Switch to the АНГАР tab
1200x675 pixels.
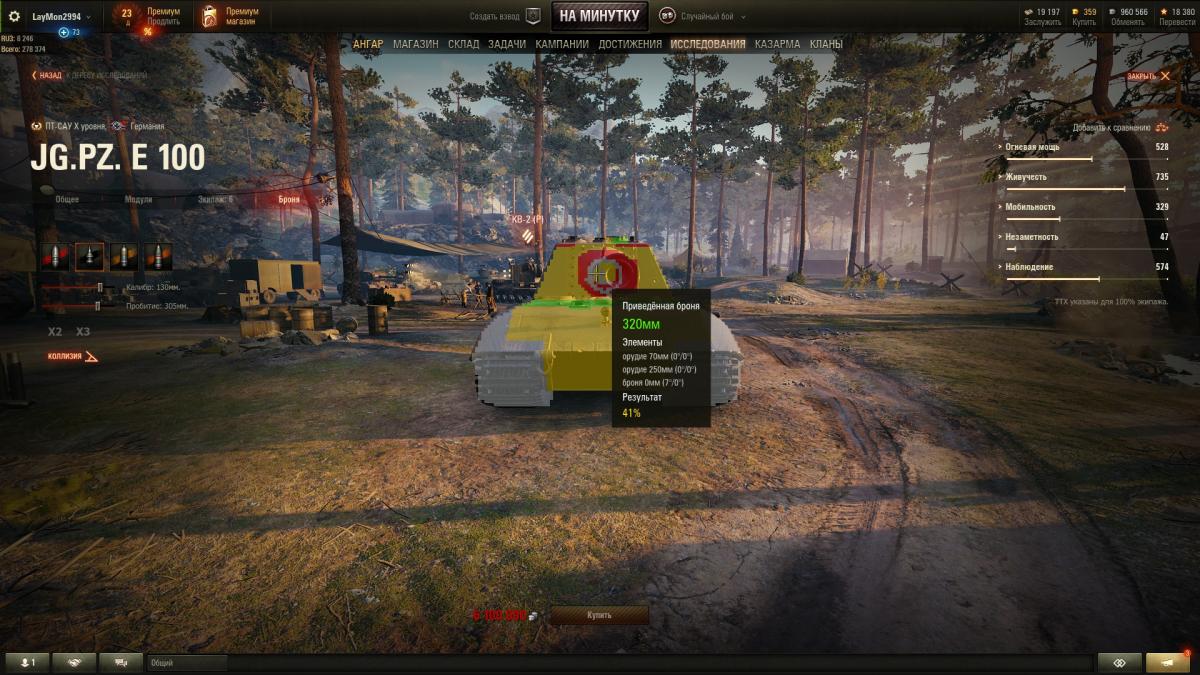[367, 44]
